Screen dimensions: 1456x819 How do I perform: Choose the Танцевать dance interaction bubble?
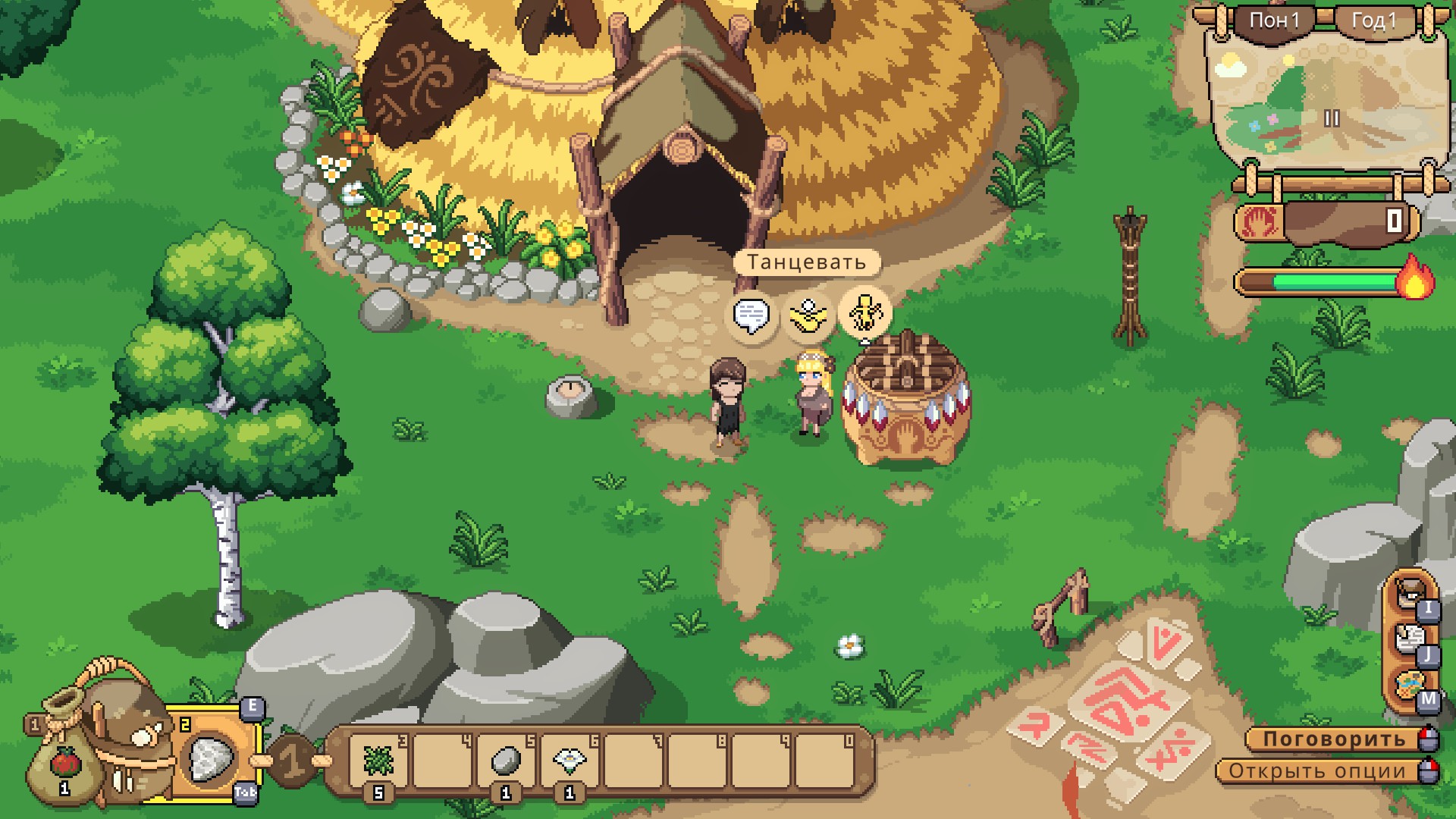pyautogui.click(x=864, y=312)
